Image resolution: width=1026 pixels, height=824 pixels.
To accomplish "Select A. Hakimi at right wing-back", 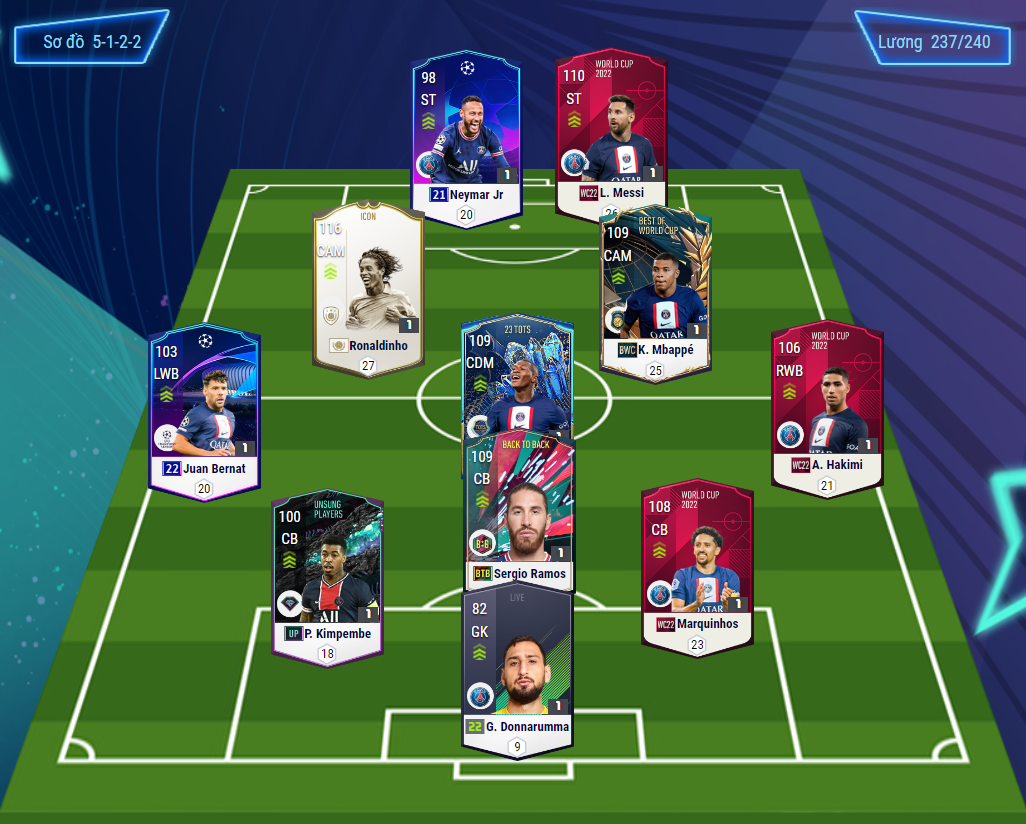I will (x=826, y=400).
